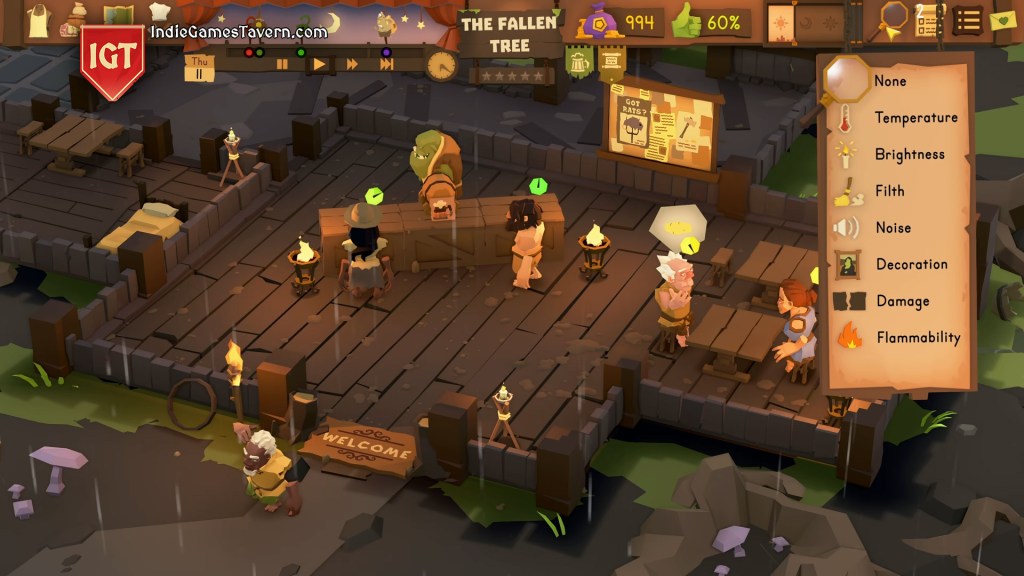Set game speed to fast forward
Image resolution: width=1024 pixels, height=576 pixels.
[352, 64]
